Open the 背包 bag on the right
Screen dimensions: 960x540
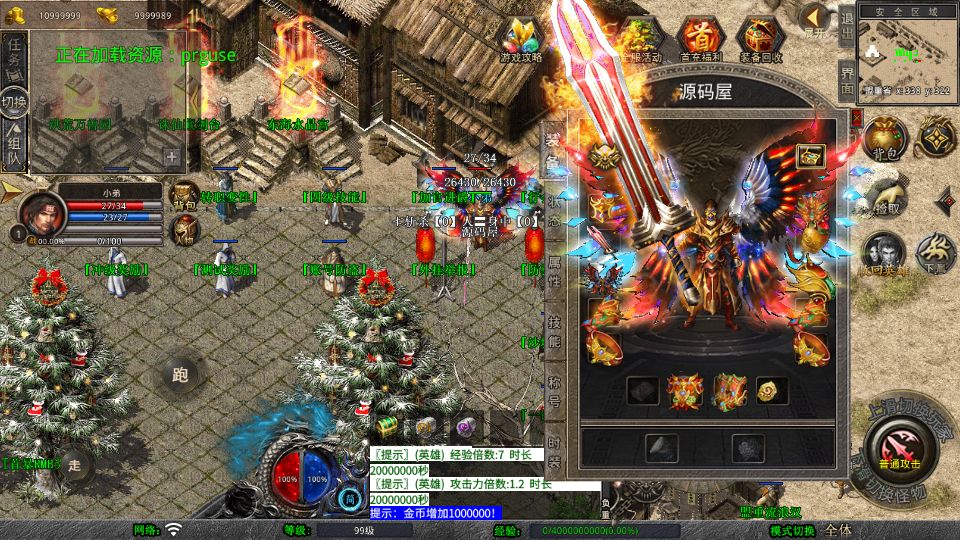pos(883,139)
